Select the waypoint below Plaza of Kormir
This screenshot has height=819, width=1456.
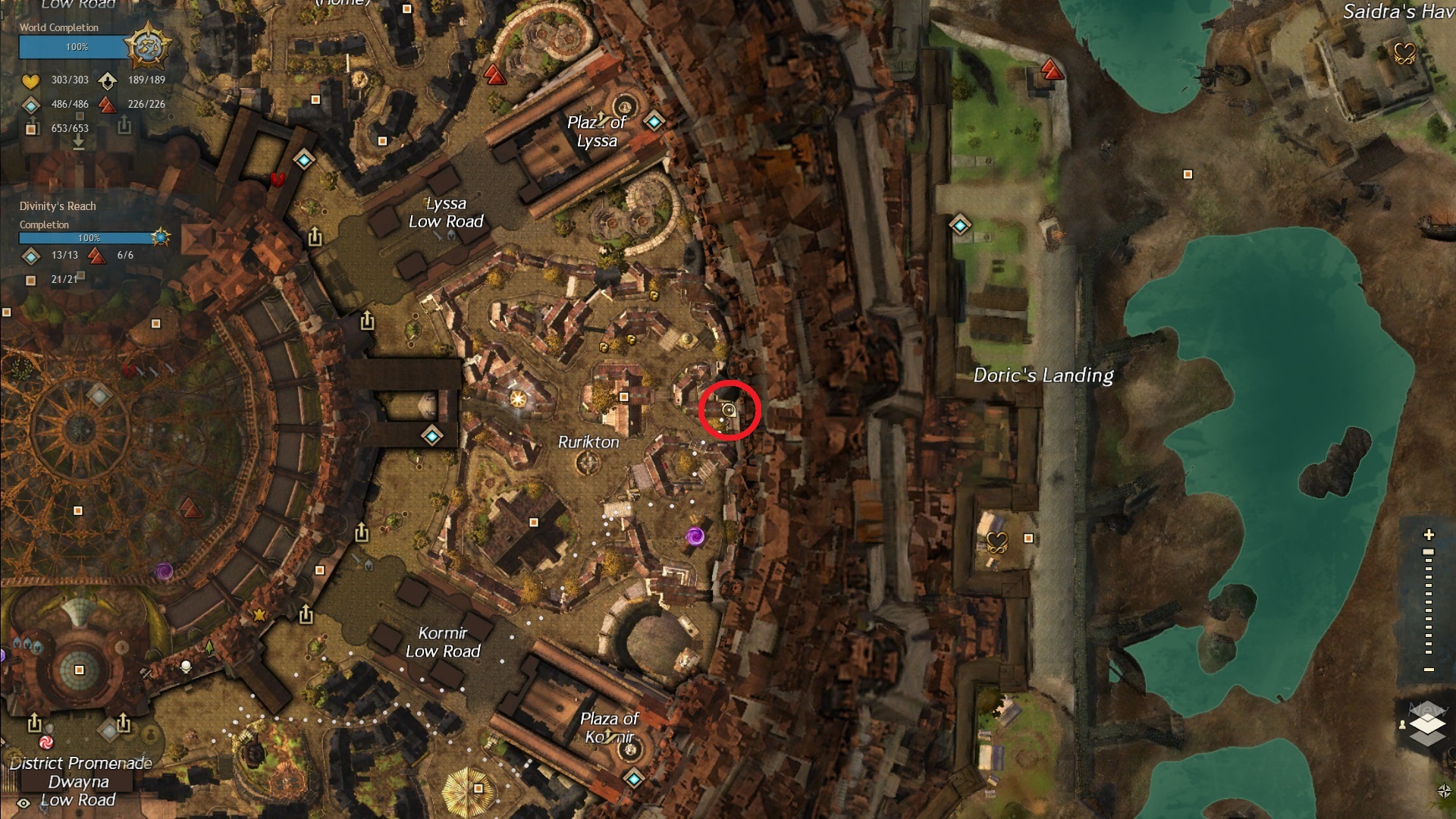tap(634, 778)
